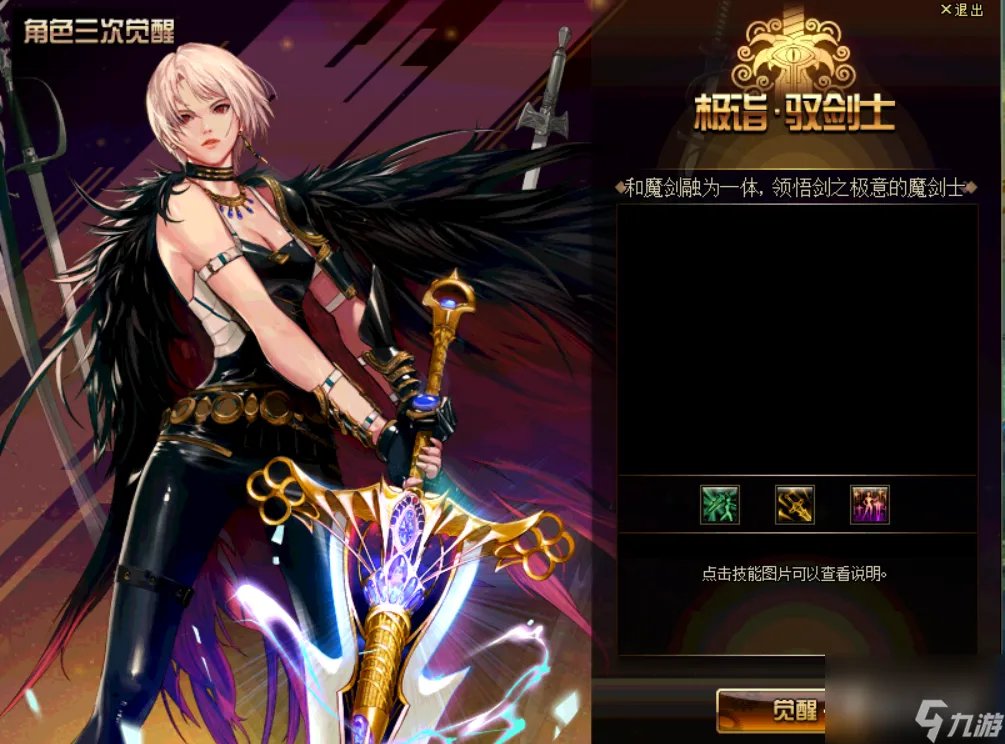View the green sword-figure skill icon
Image resolution: width=1005 pixels, height=744 pixels.
tap(719, 505)
